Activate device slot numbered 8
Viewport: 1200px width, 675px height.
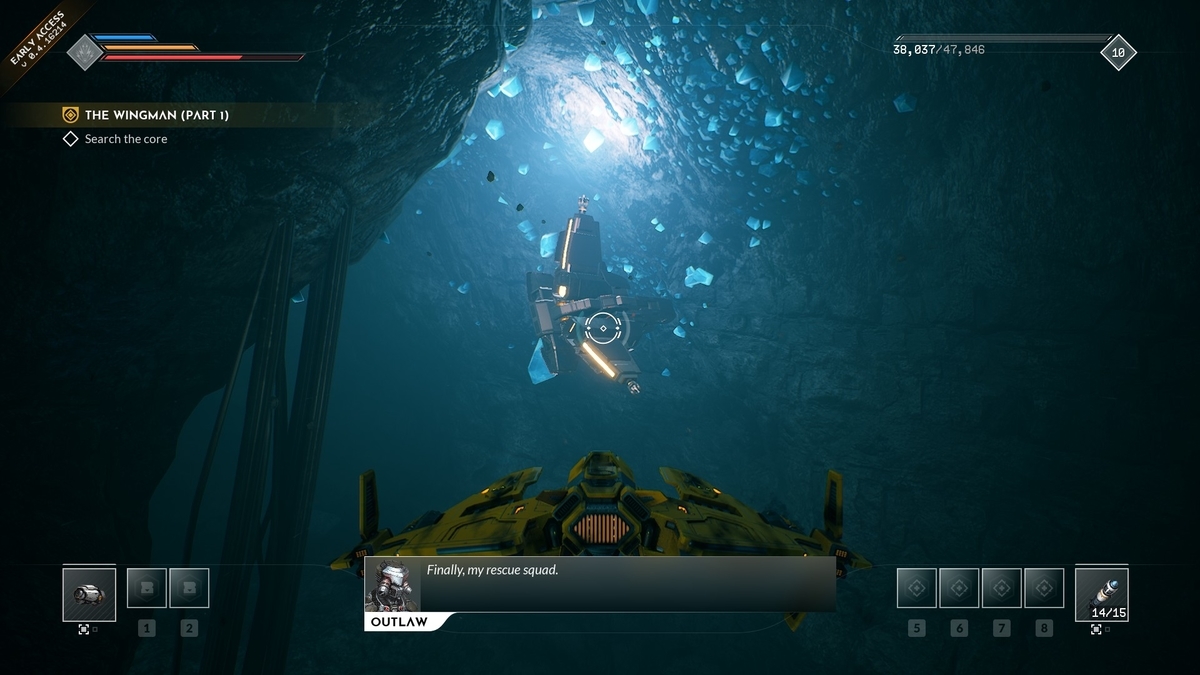pyautogui.click(x=1044, y=588)
